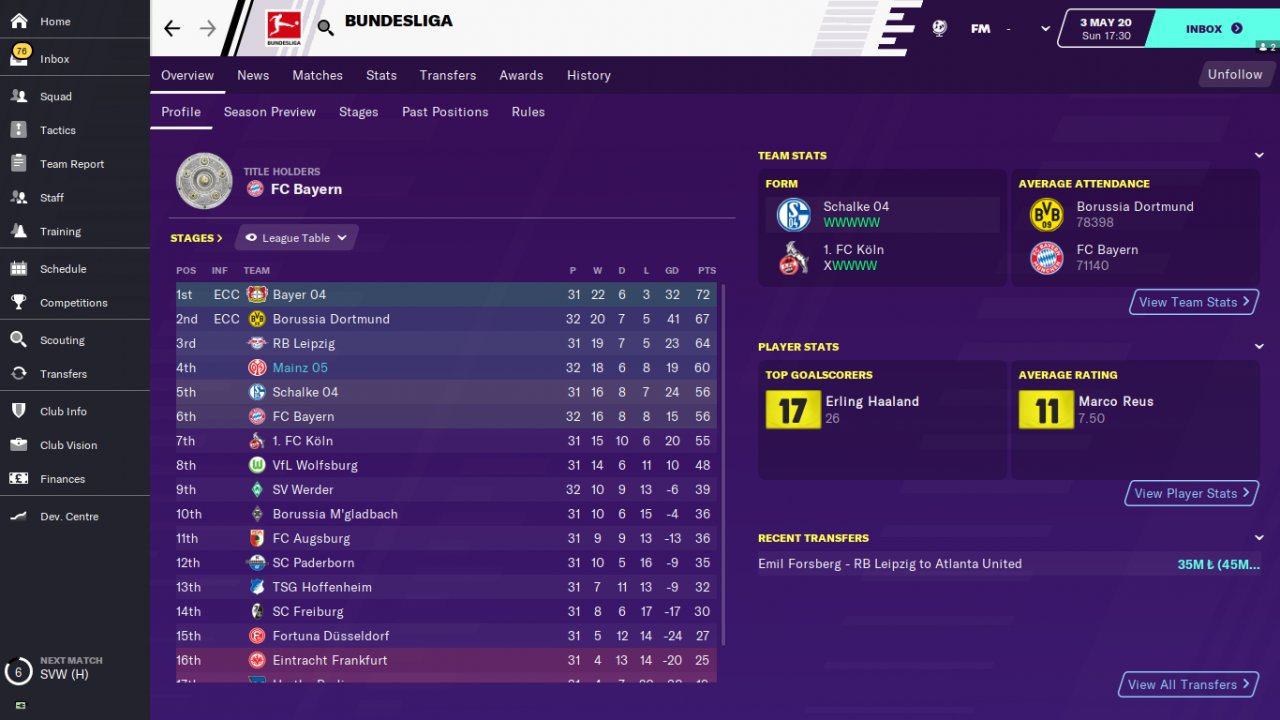Go to the Squad screen

[56, 97]
